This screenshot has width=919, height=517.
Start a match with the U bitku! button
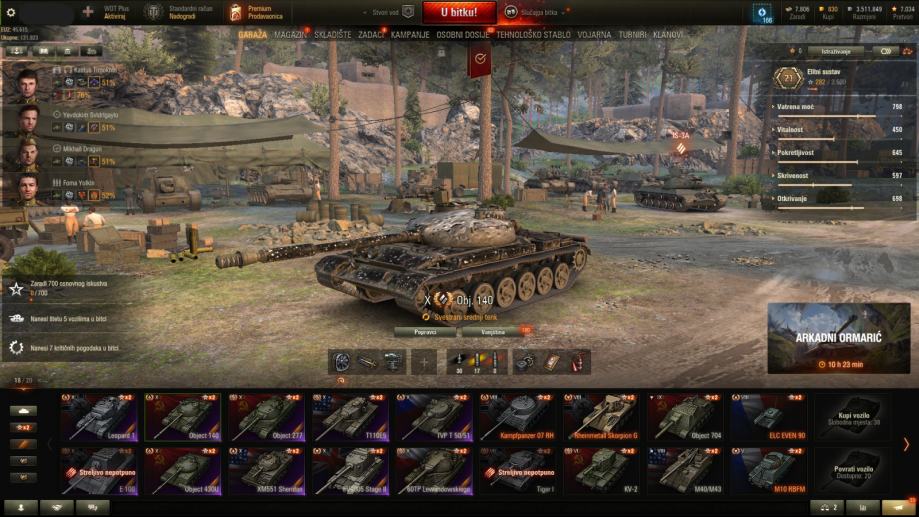(x=458, y=12)
